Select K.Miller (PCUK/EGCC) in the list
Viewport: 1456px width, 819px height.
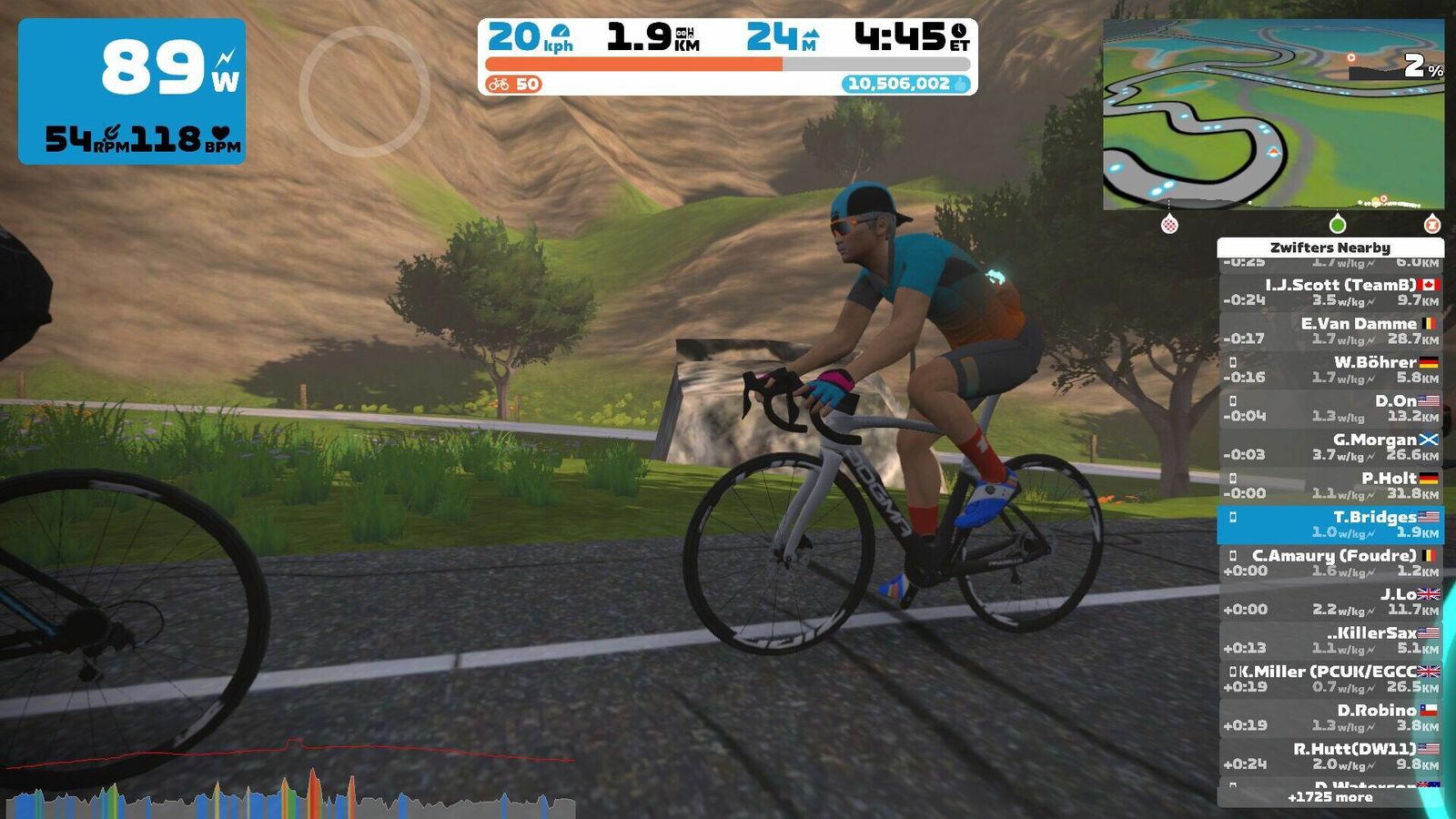point(1330,679)
